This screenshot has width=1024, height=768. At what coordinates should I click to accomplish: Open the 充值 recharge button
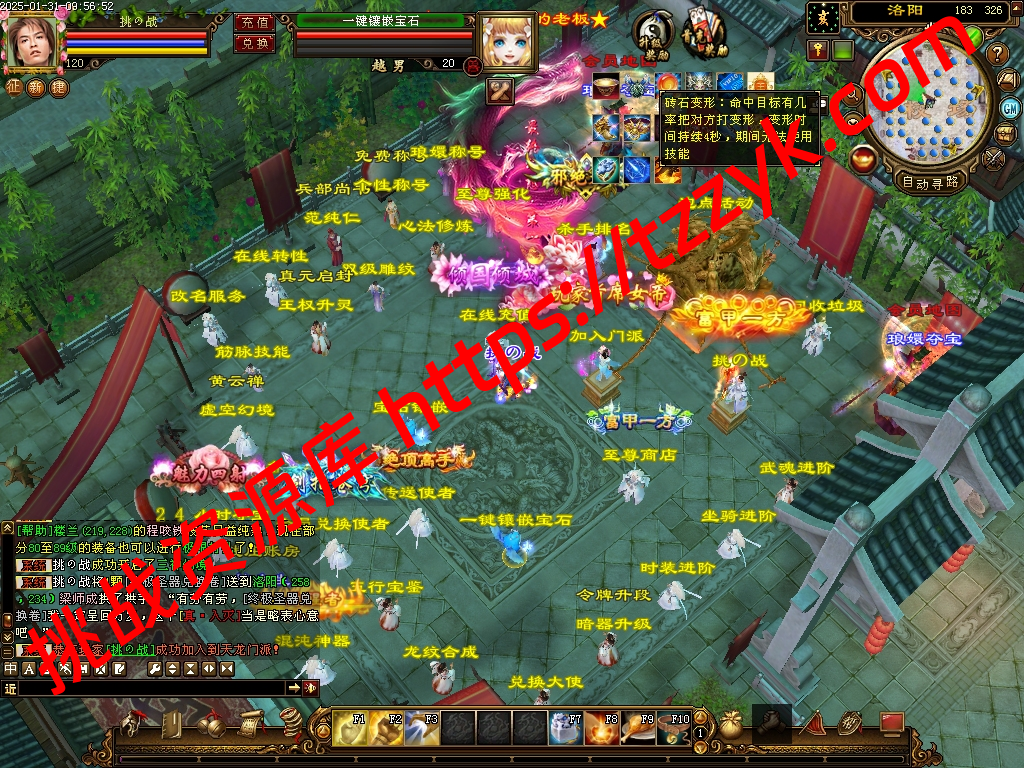tap(254, 22)
